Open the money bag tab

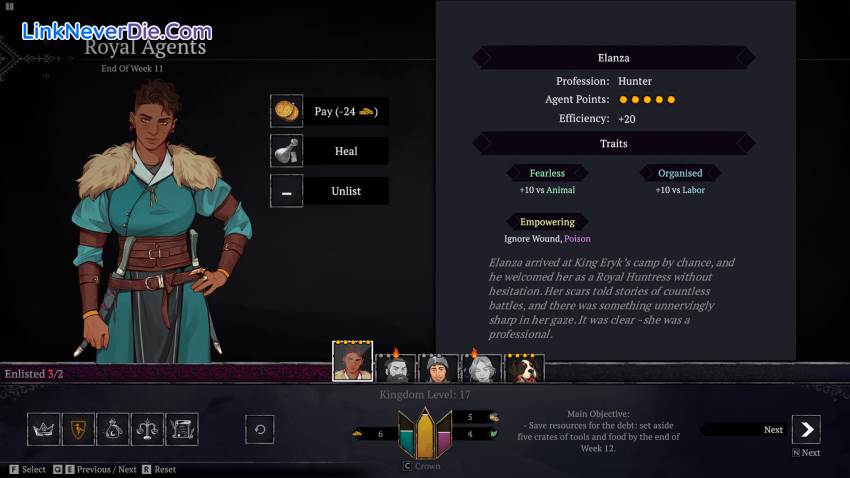(113, 429)
